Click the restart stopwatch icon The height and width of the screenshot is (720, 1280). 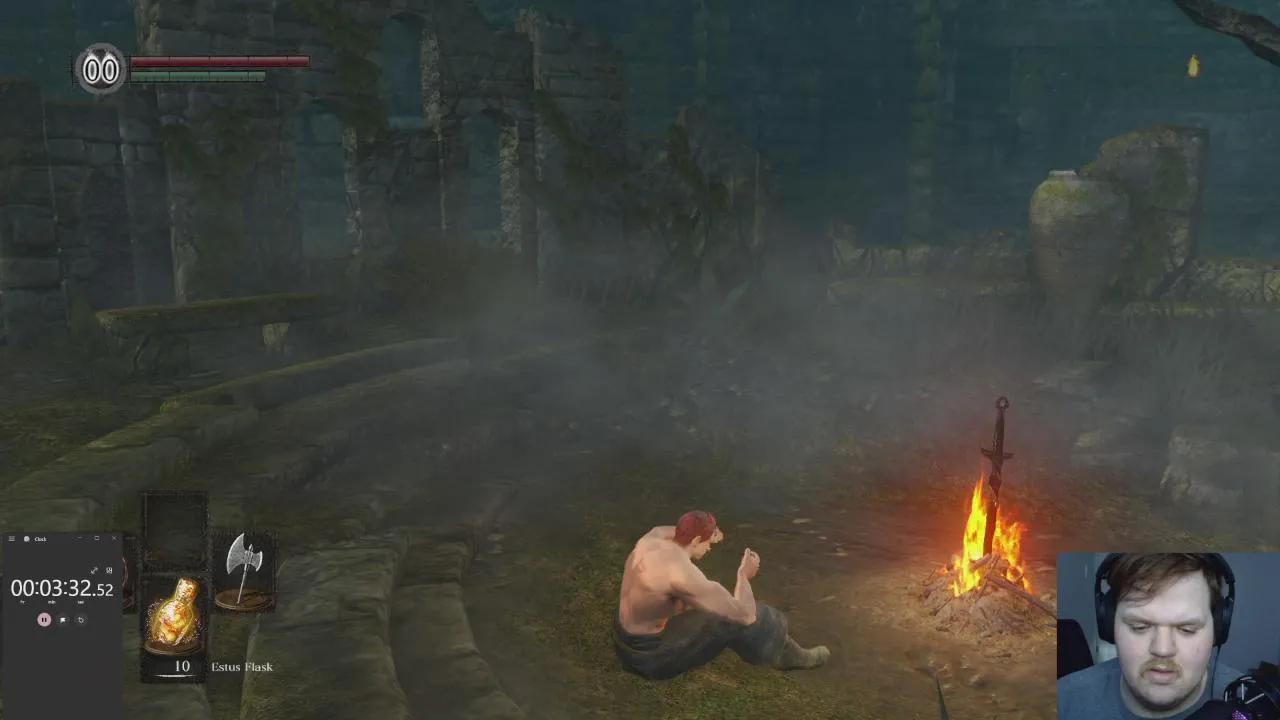click(x=80, y=620)
